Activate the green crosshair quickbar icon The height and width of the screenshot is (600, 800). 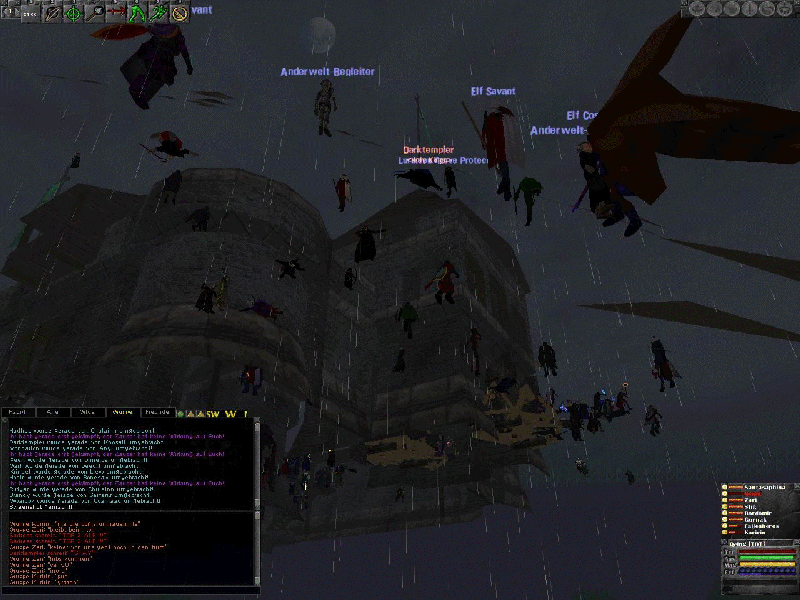point(73,12)
